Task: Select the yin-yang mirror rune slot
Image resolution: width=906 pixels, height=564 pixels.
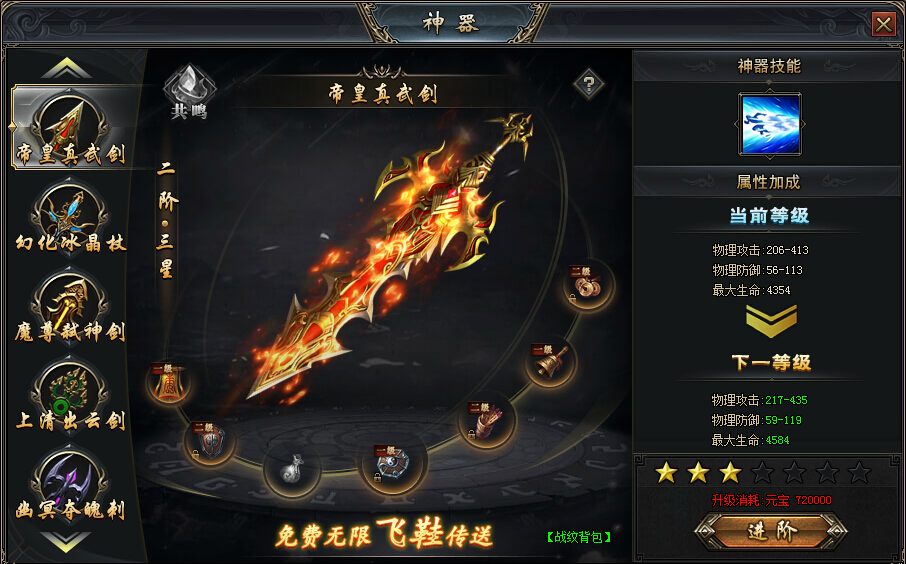Action: click(x=393, y=463)
